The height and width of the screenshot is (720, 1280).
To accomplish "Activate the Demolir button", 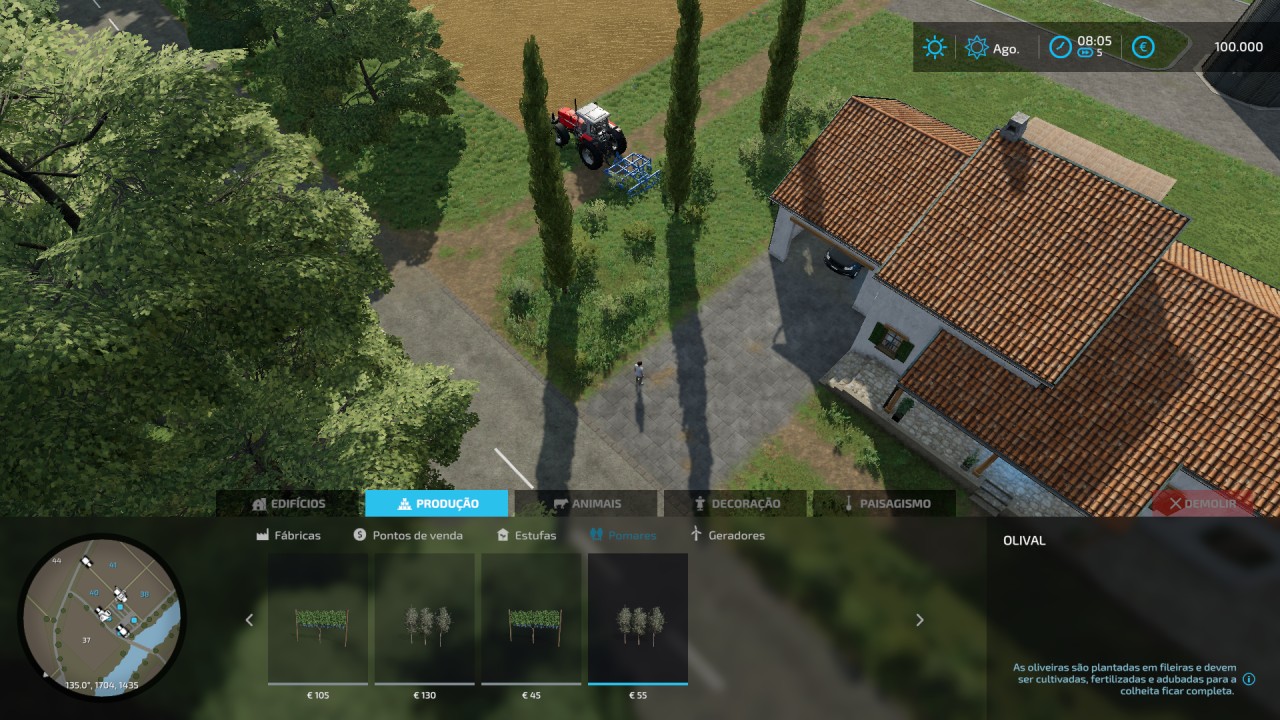I will point(1201,504).
